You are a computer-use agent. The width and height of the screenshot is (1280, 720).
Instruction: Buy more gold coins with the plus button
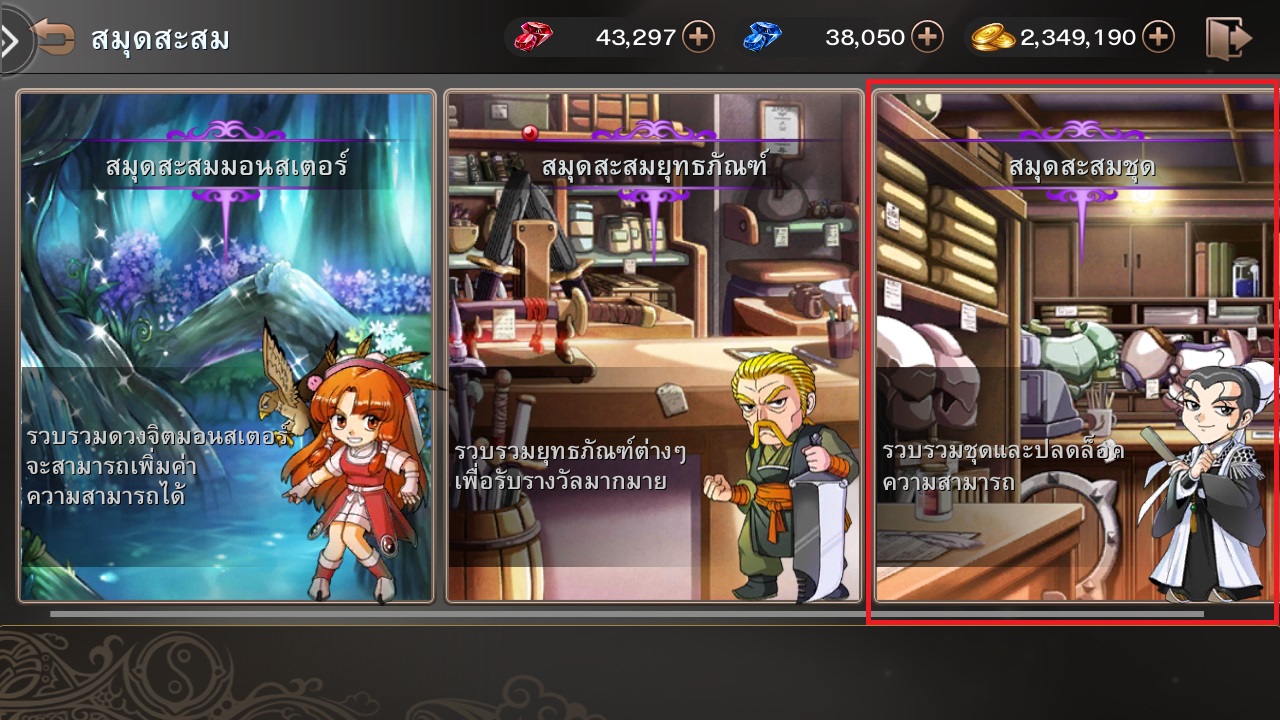point(1158,38)
